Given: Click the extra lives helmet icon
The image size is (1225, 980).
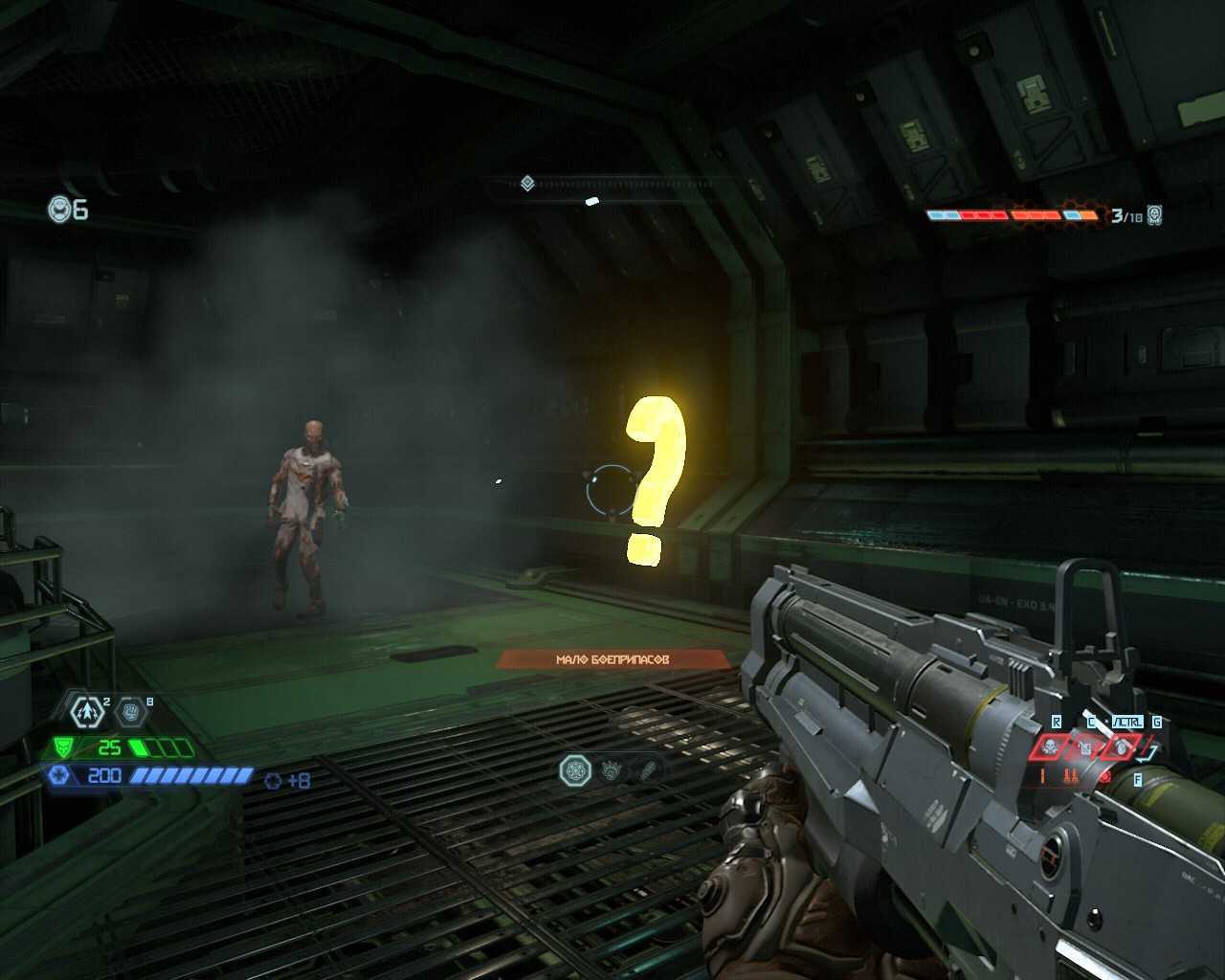Looking at the screenshot, I should (x=60, y=209).
